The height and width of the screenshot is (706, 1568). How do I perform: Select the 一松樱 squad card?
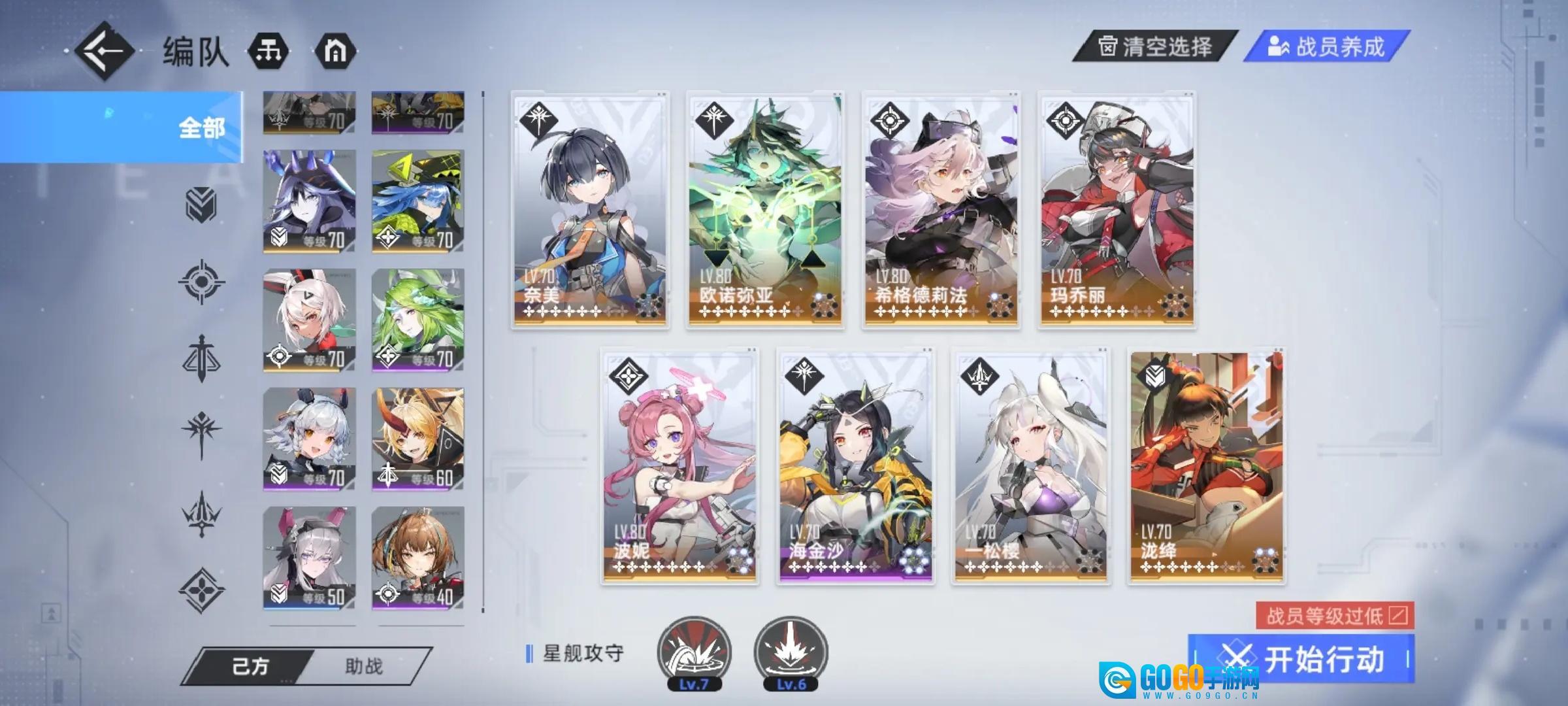pyautogui.click(x=1030, y=467)
